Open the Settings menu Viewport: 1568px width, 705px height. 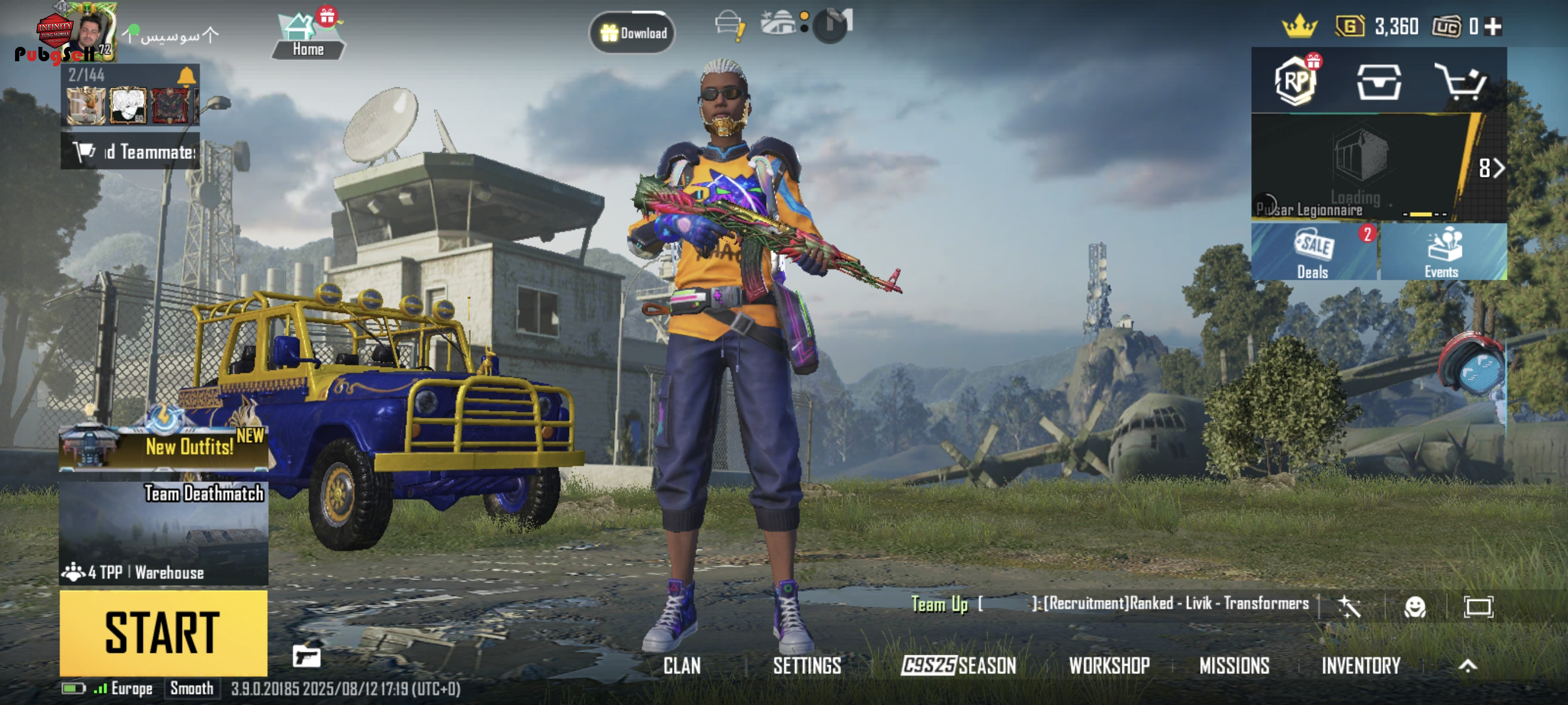point(807,666)
